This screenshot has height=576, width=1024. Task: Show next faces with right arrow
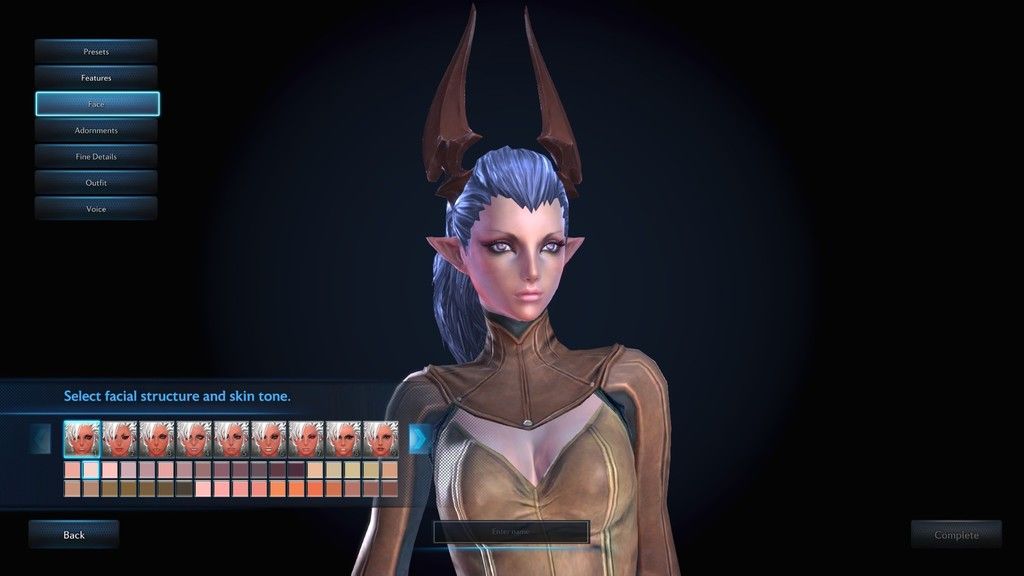click(x=419, y=438)
